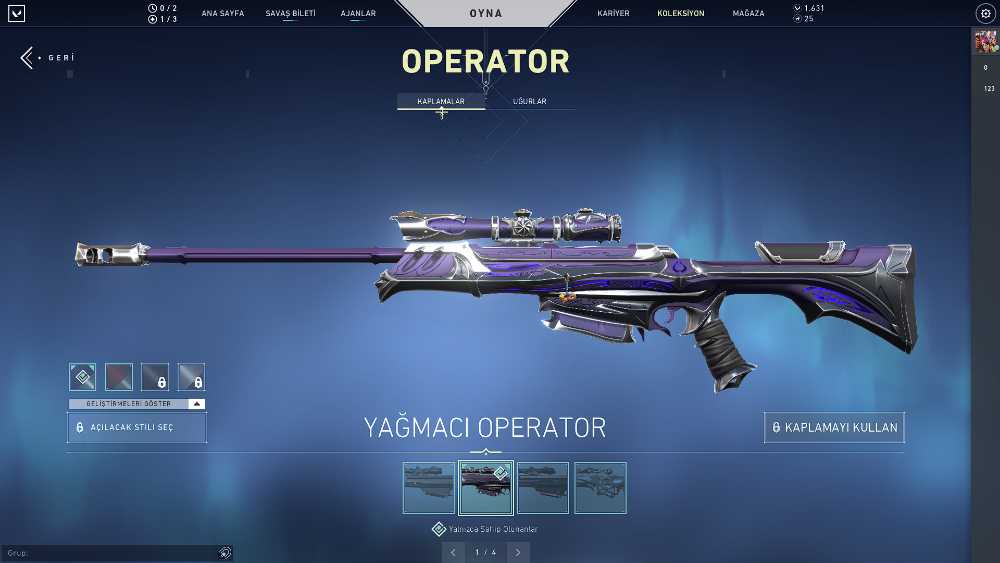Viewport: 1000px width, 563px height.
Task: Go to the previous skin page arrow
Action: pyautogui.click(x=453, y=552)
